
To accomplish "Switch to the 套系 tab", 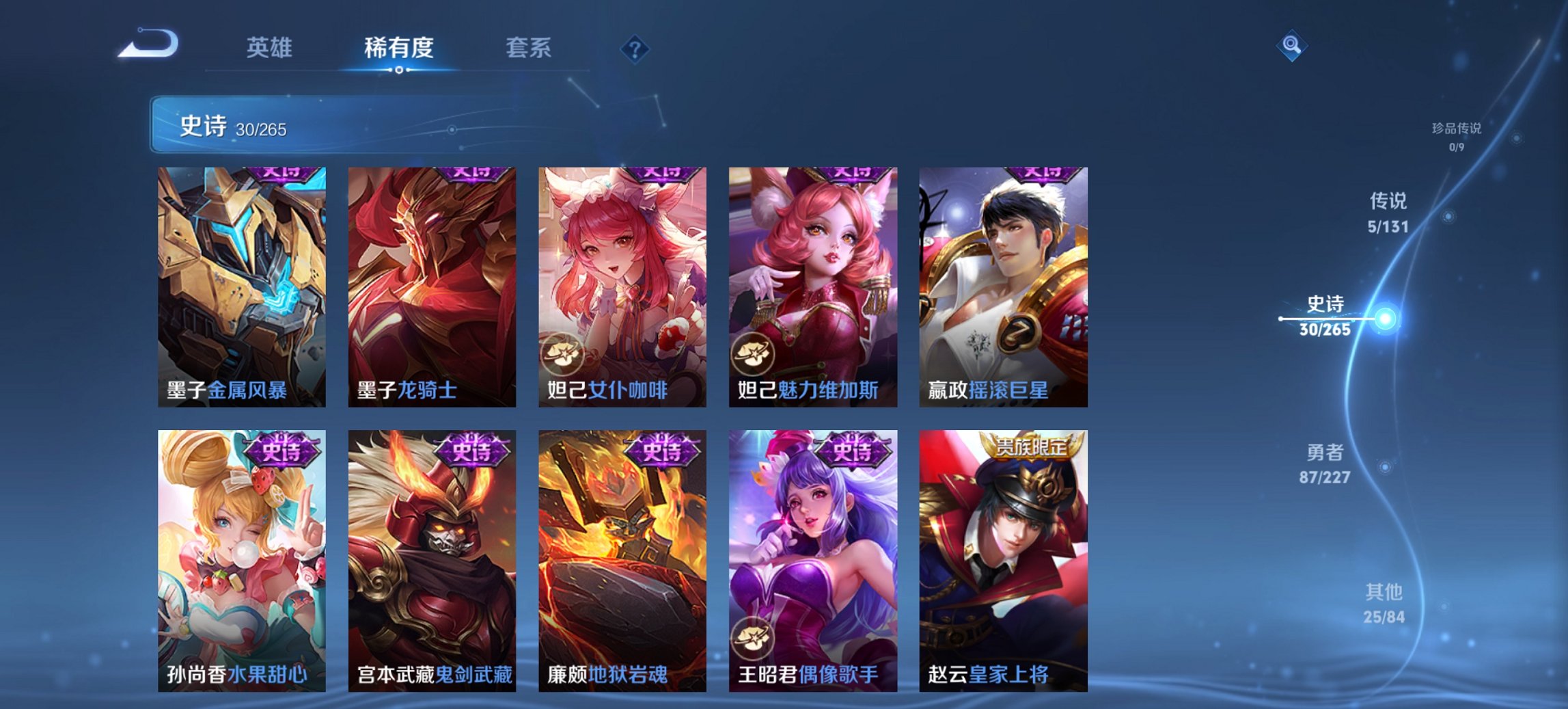I will (x=529, y=48).
